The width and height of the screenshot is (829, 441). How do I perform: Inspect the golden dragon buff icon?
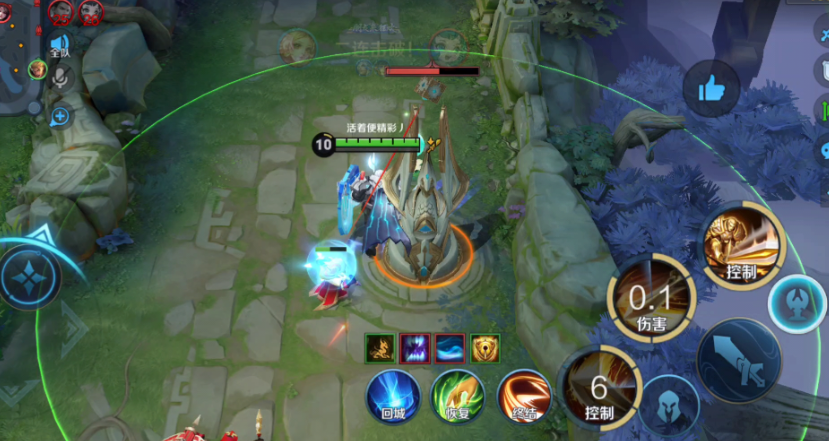pyautogui.click(x=379, y=347)
